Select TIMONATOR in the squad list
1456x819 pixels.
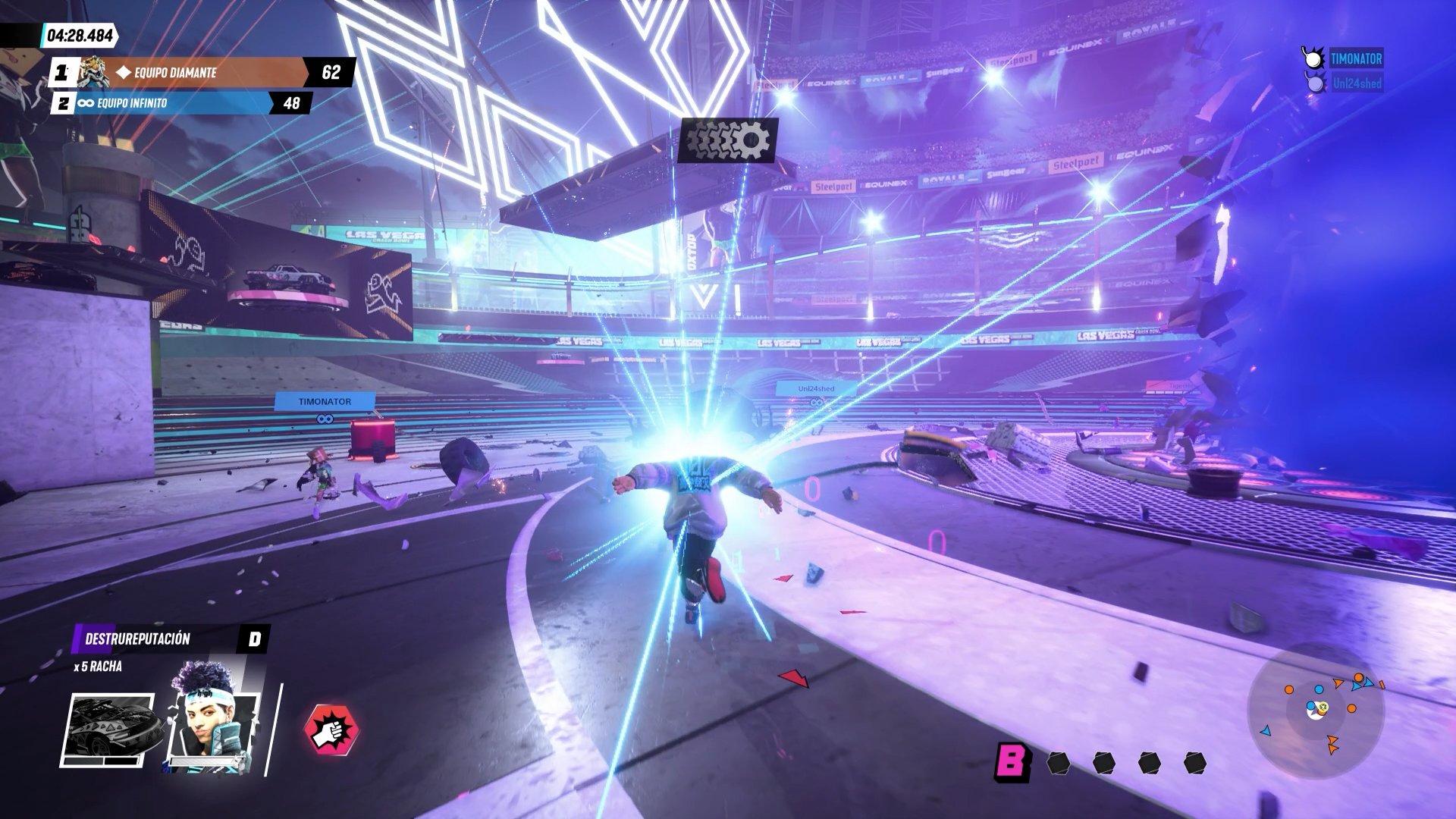click(1355, 59)
